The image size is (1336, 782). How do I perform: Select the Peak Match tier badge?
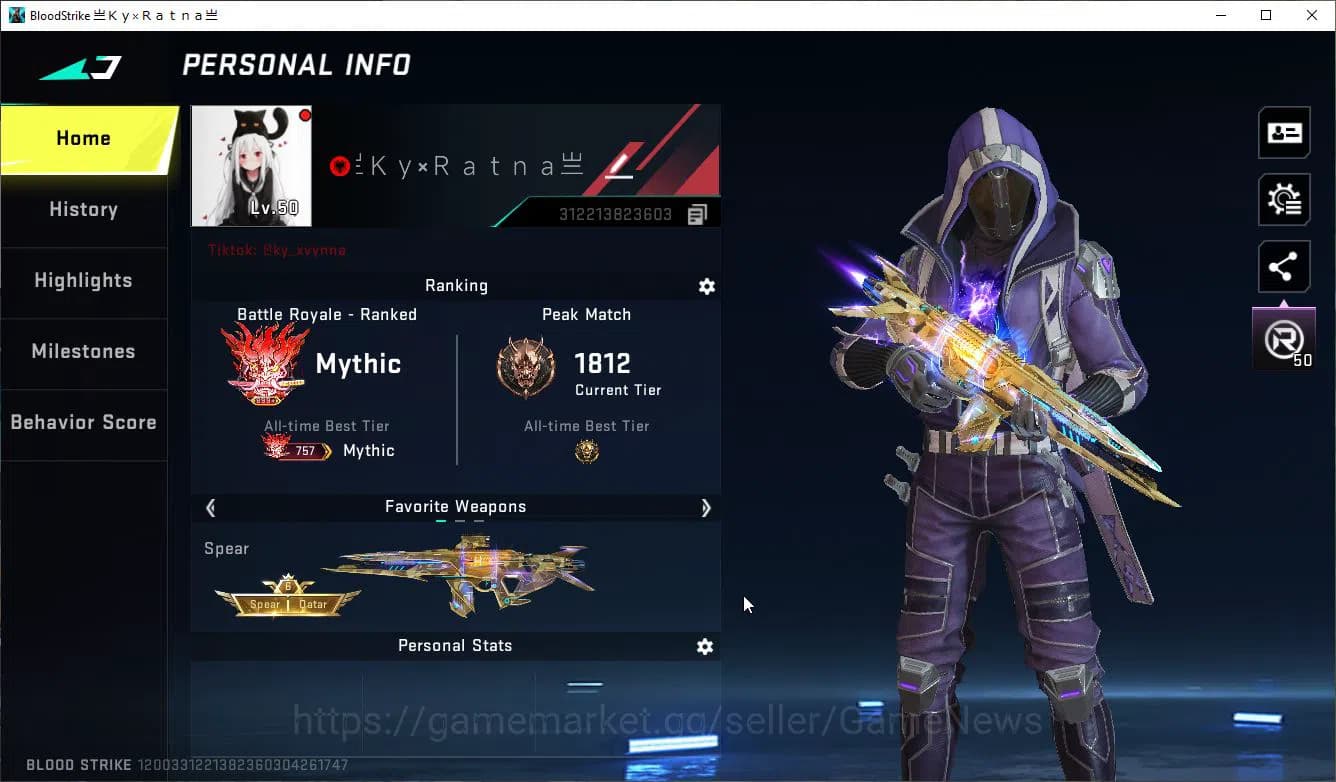click(x=526, y=366)
